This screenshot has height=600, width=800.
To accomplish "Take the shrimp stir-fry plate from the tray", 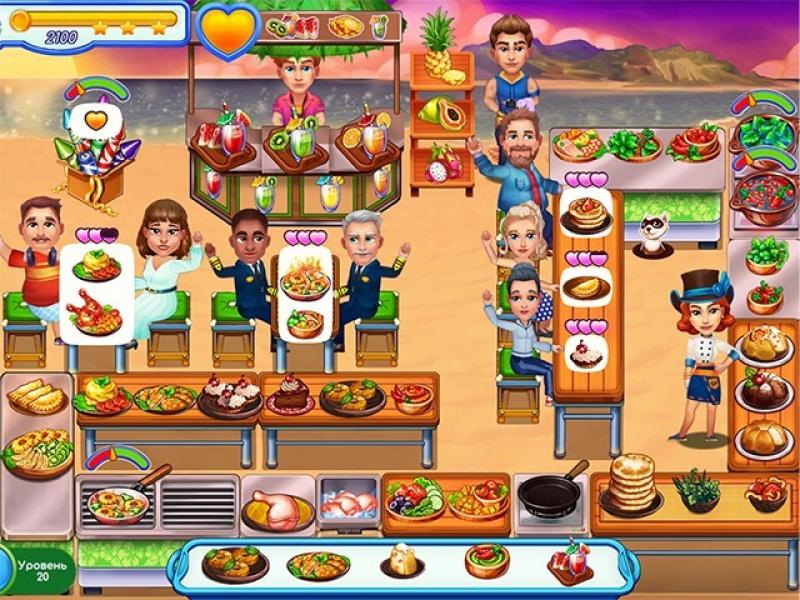I will [x=318, y=564].
